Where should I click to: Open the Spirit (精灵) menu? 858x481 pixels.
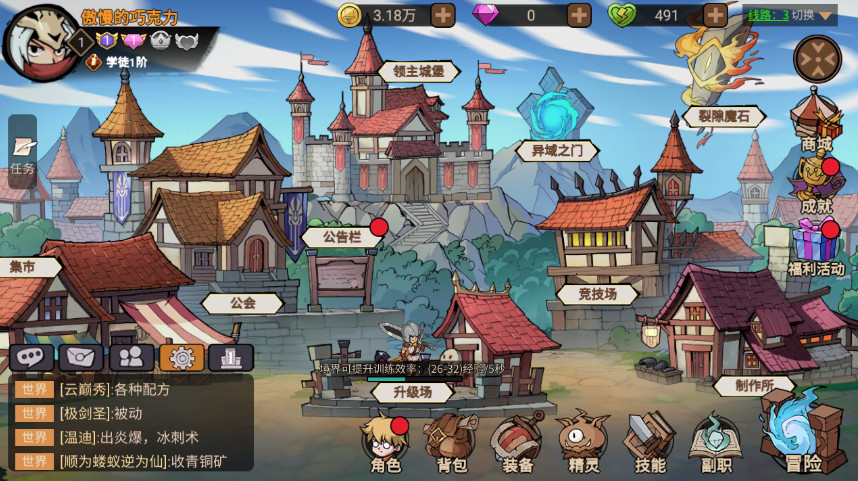coord(583,443)
